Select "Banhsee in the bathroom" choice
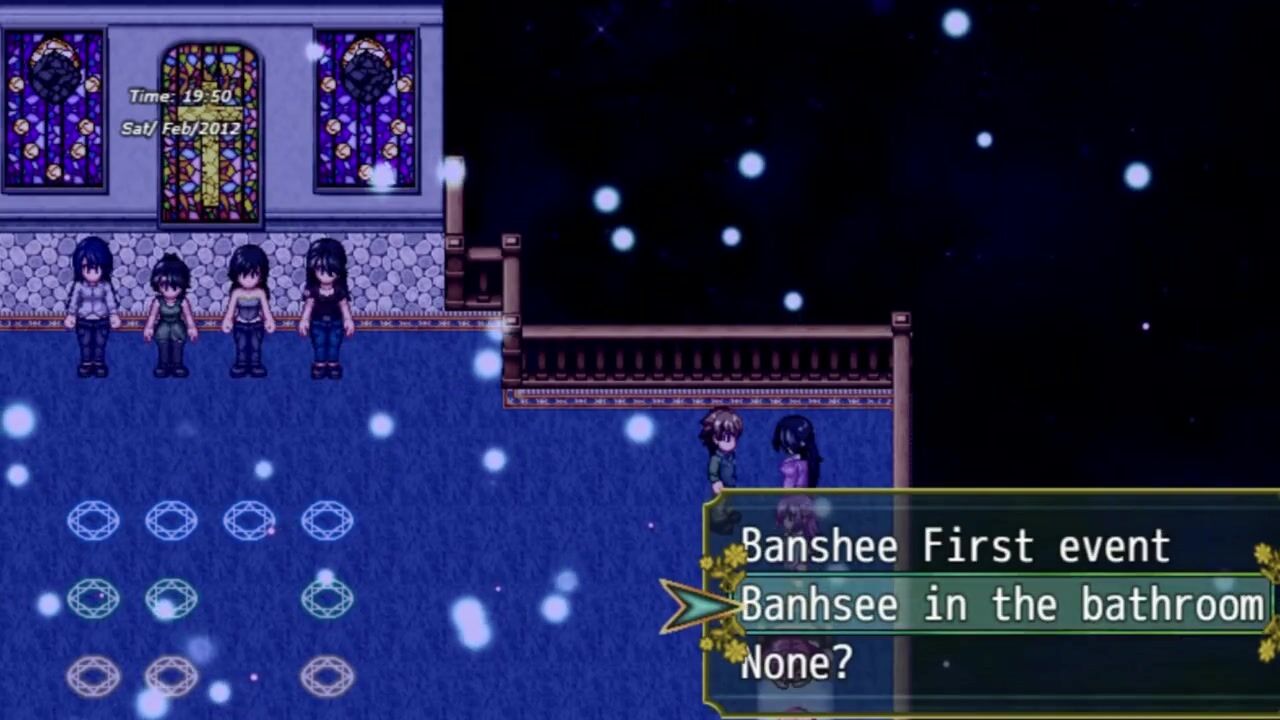Image resolution: width=1280 pixels, height=720 pixels. pos(1000,605)
